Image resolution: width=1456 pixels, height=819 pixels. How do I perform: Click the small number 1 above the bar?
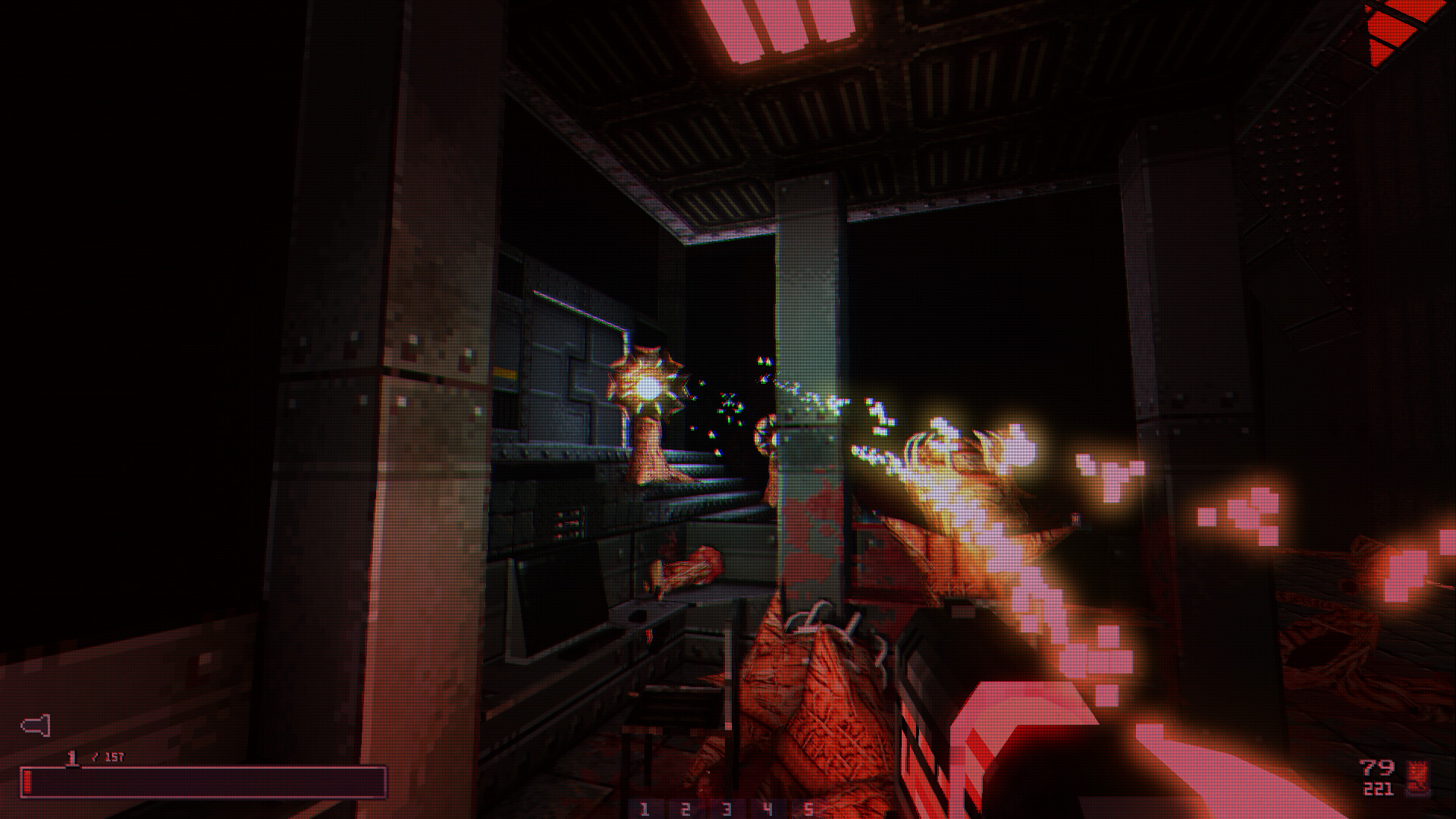72,756
